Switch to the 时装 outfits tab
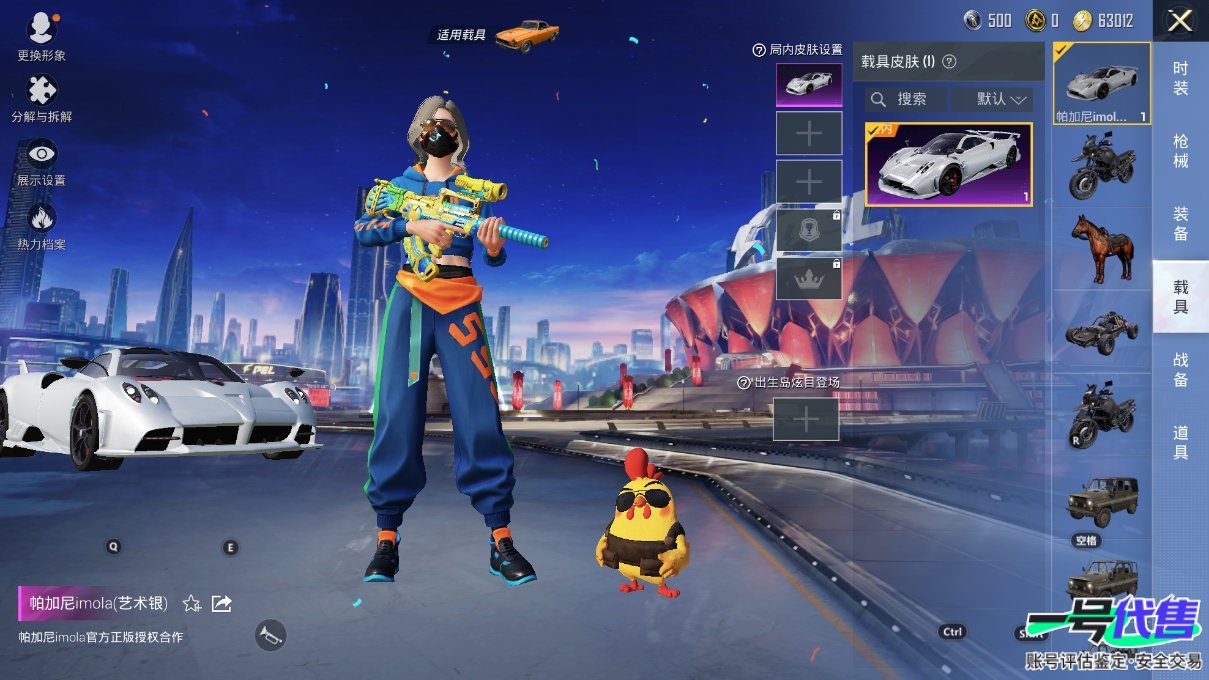The height and width of the screenshot is (680, 1209). 1180,78
